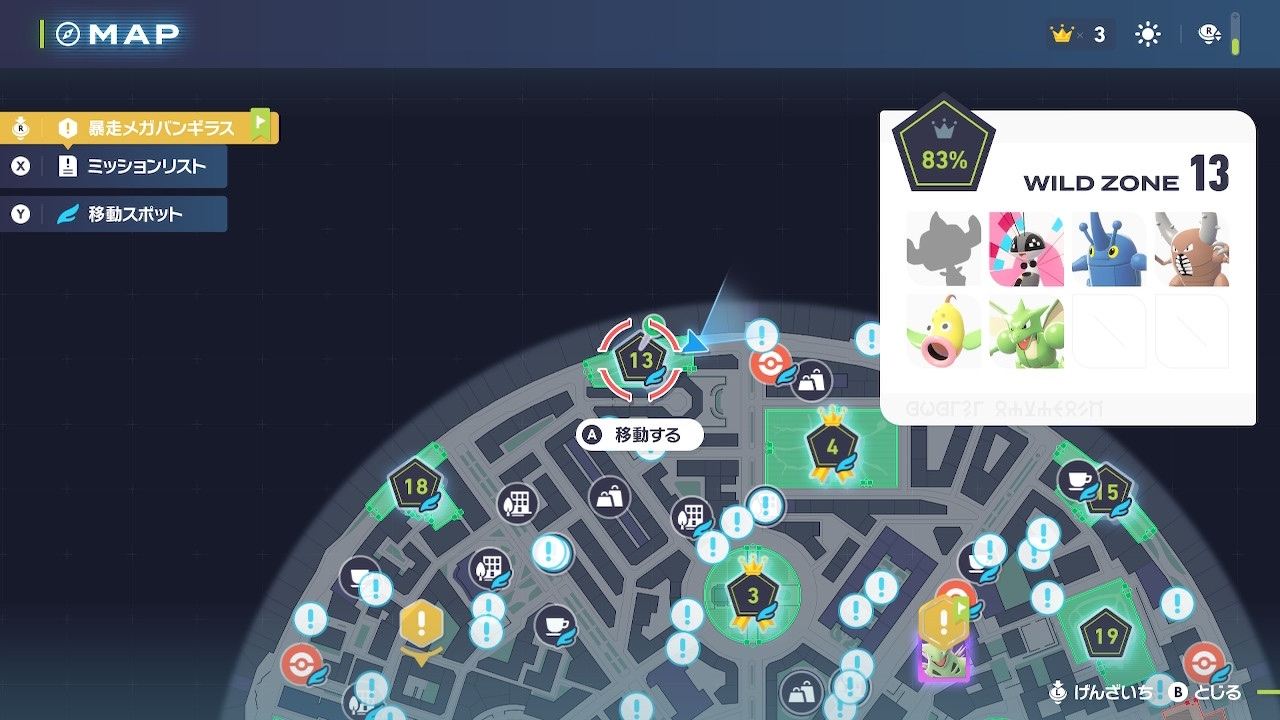The width and height of the screenshot is (1280, 720).
Task: Click the 83% zone completion badge
Action: 944,152
